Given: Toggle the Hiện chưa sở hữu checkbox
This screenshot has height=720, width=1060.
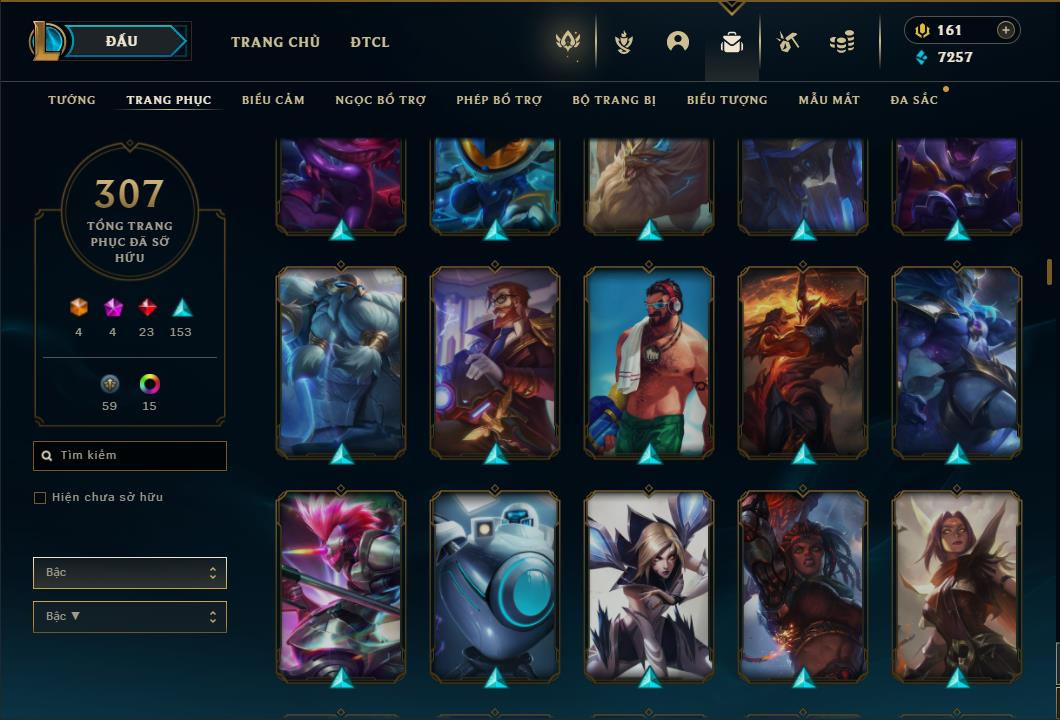Looking at the screenshot, I should (40, 498).
